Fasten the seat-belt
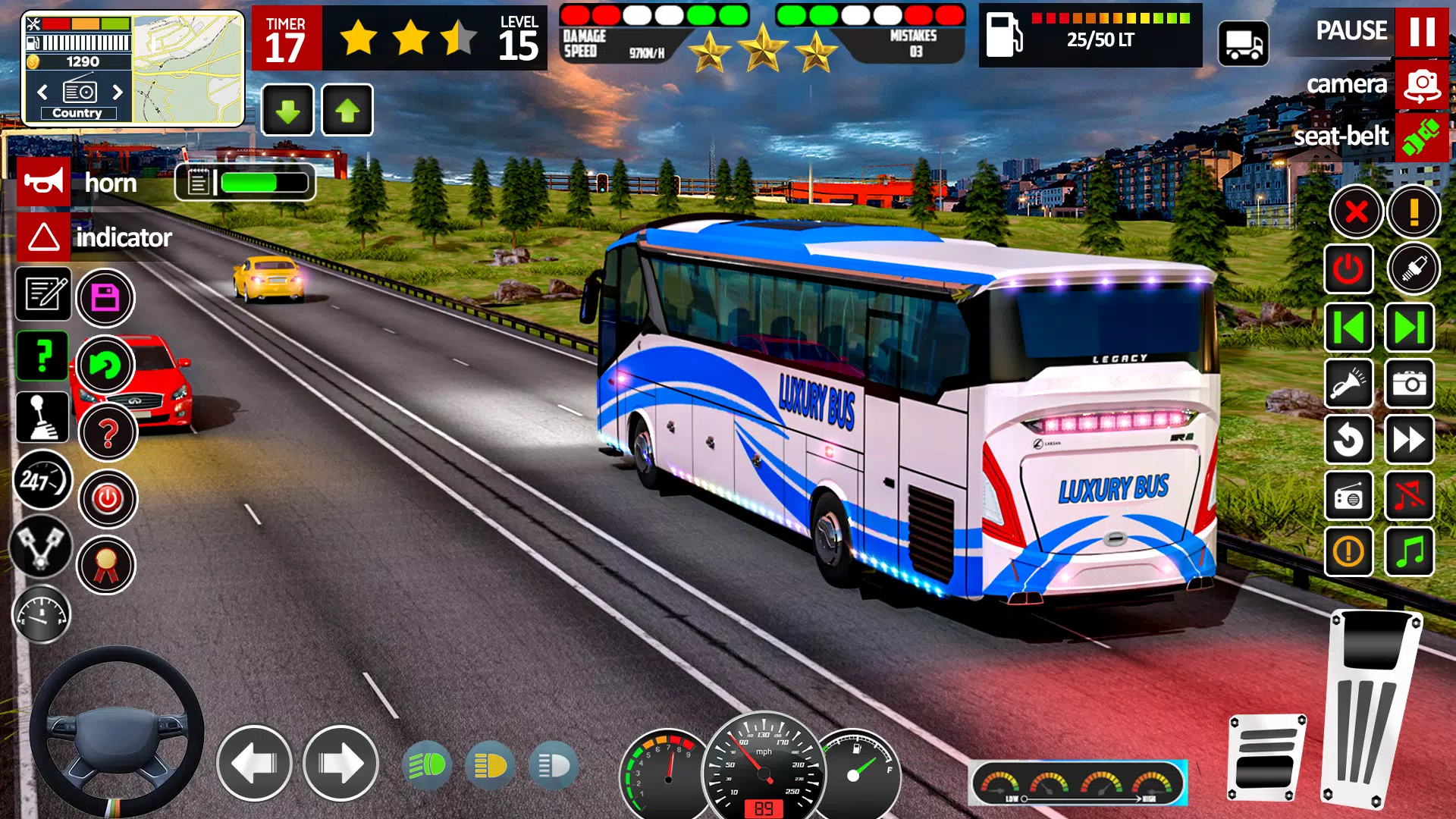1456x819 pixels. coord(1422,137)
